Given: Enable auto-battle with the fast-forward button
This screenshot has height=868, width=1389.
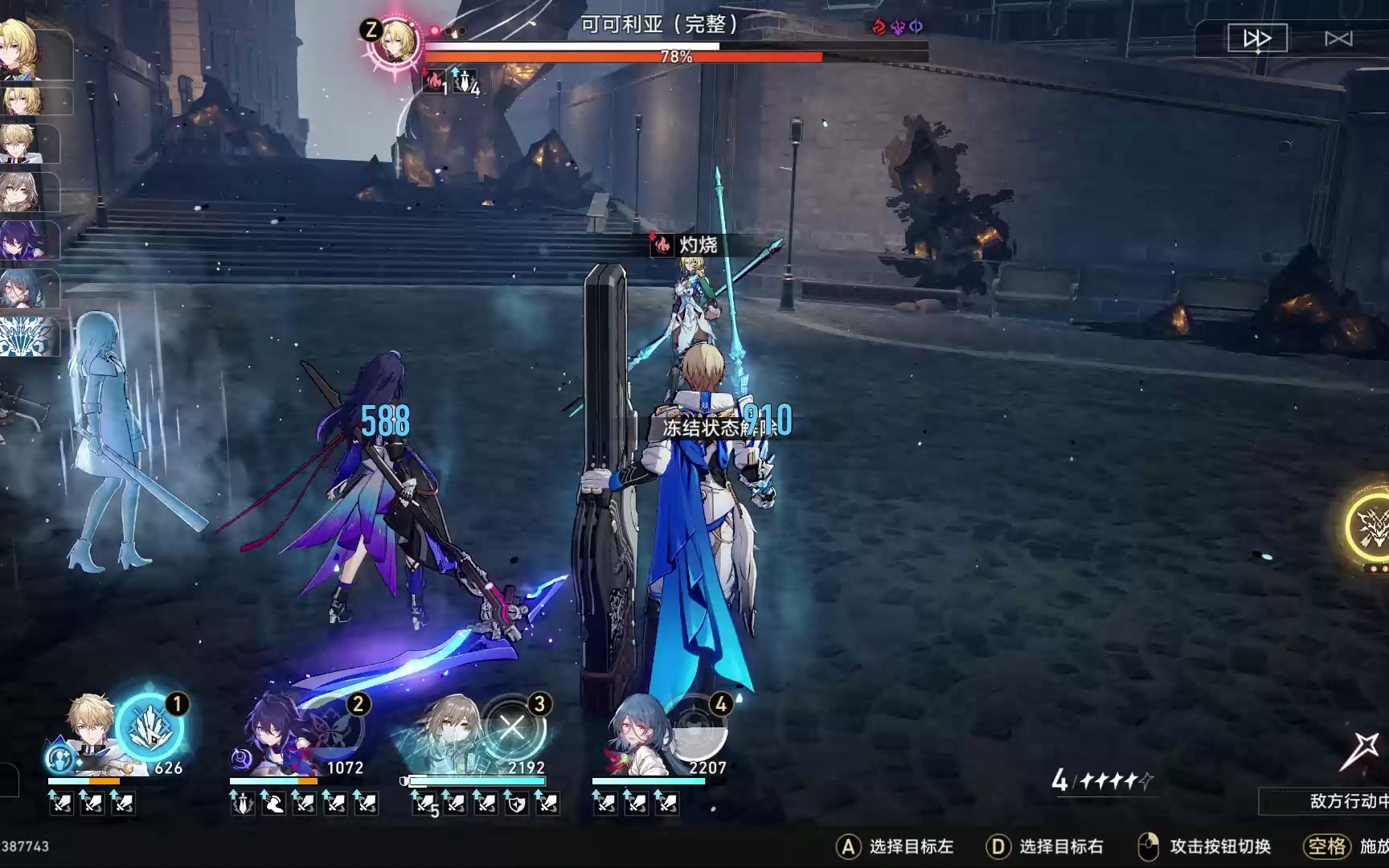Looking at the screenshot, I should [1256, 36].
